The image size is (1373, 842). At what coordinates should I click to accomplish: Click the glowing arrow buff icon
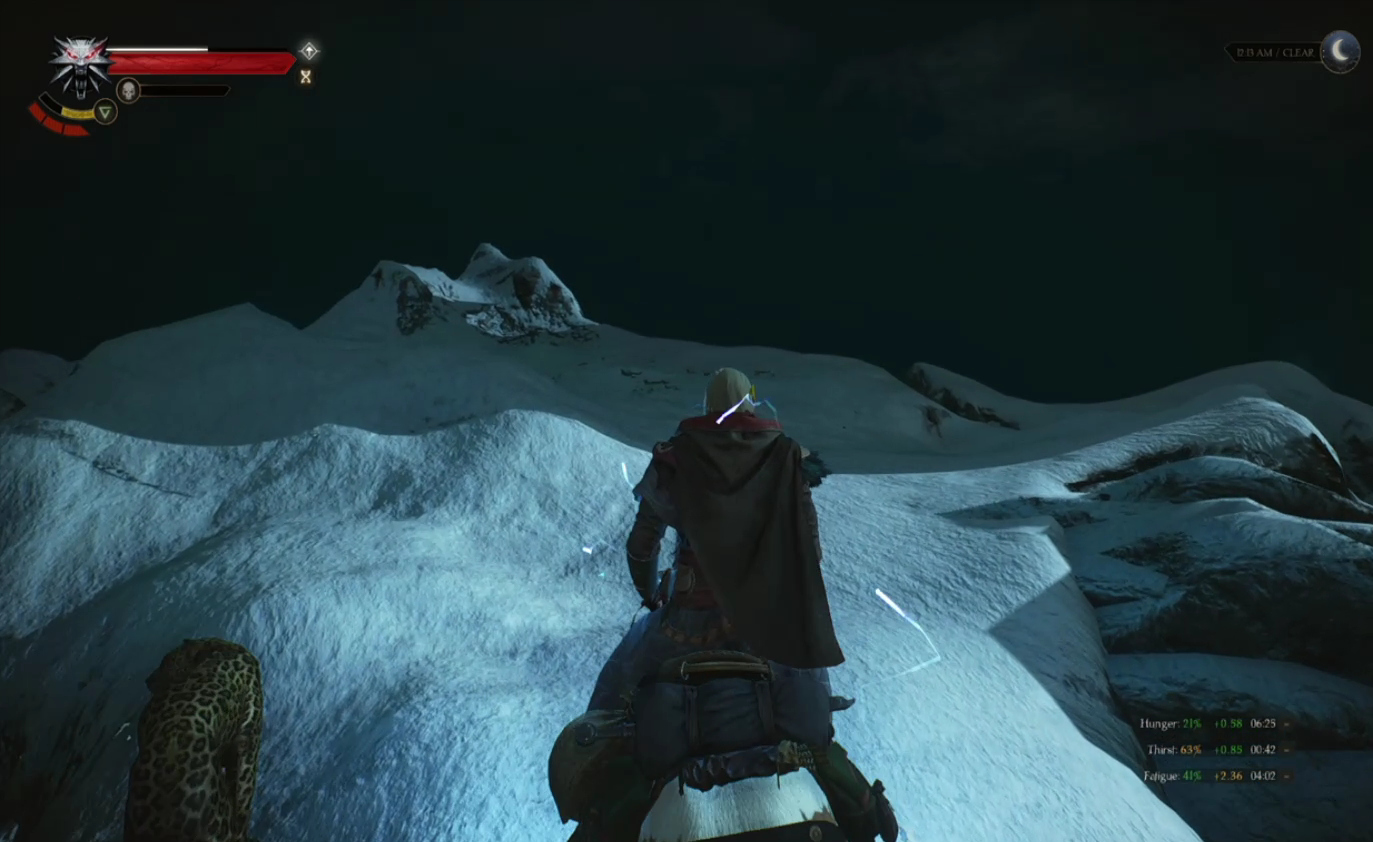309,50
